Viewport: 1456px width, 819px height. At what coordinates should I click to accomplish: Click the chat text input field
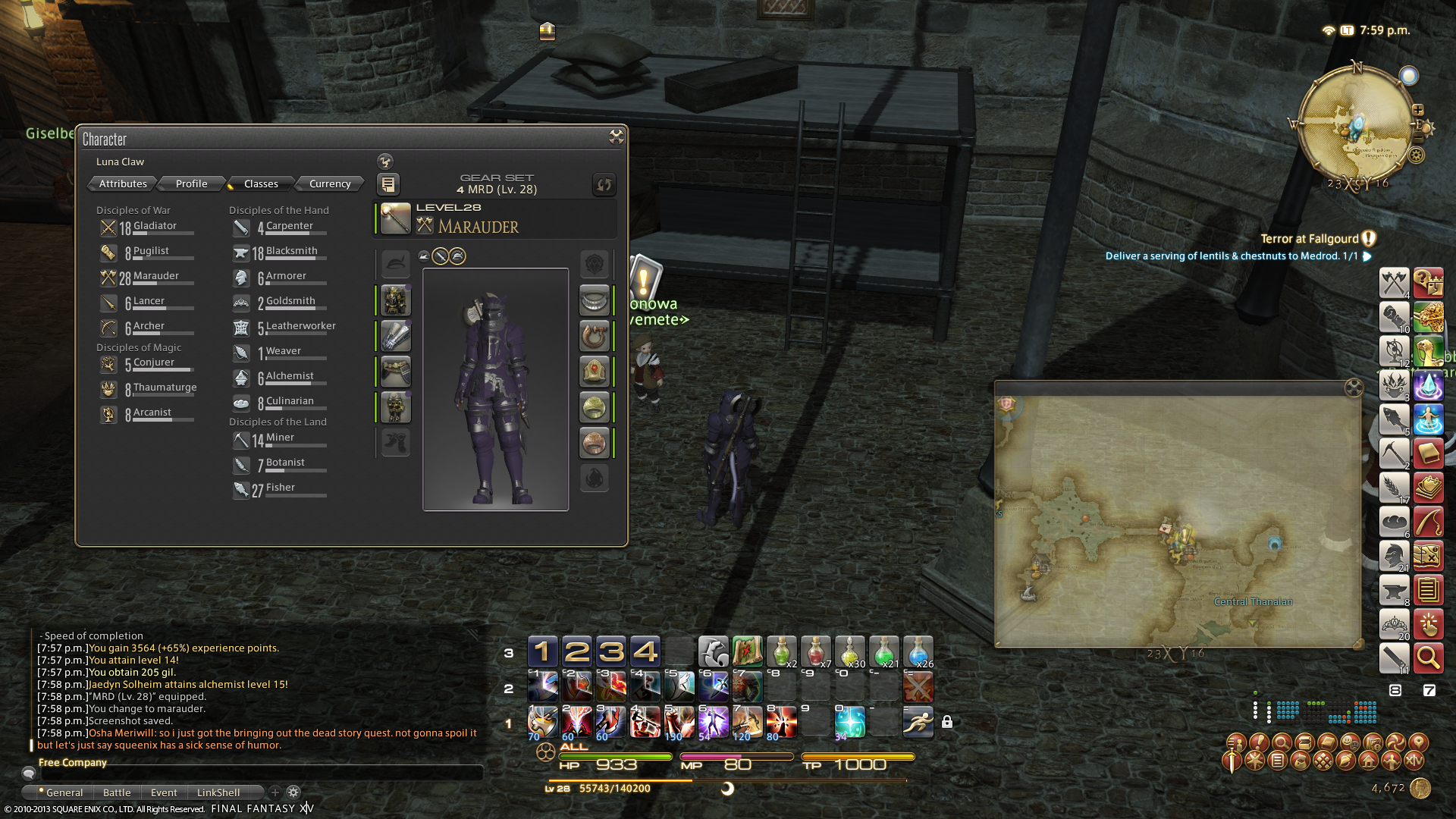258,773
